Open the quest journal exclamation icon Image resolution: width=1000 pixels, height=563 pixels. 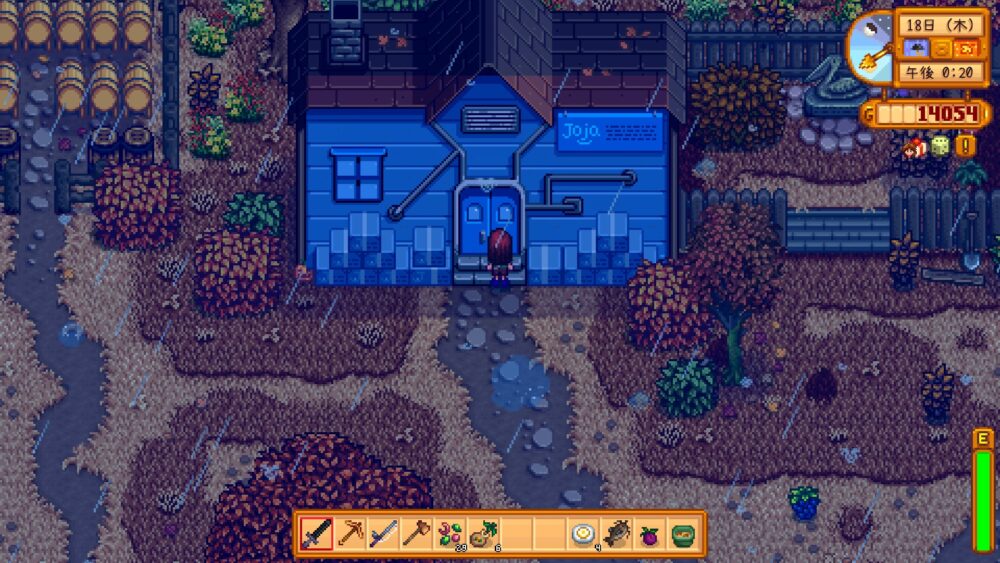coord(966,146)
